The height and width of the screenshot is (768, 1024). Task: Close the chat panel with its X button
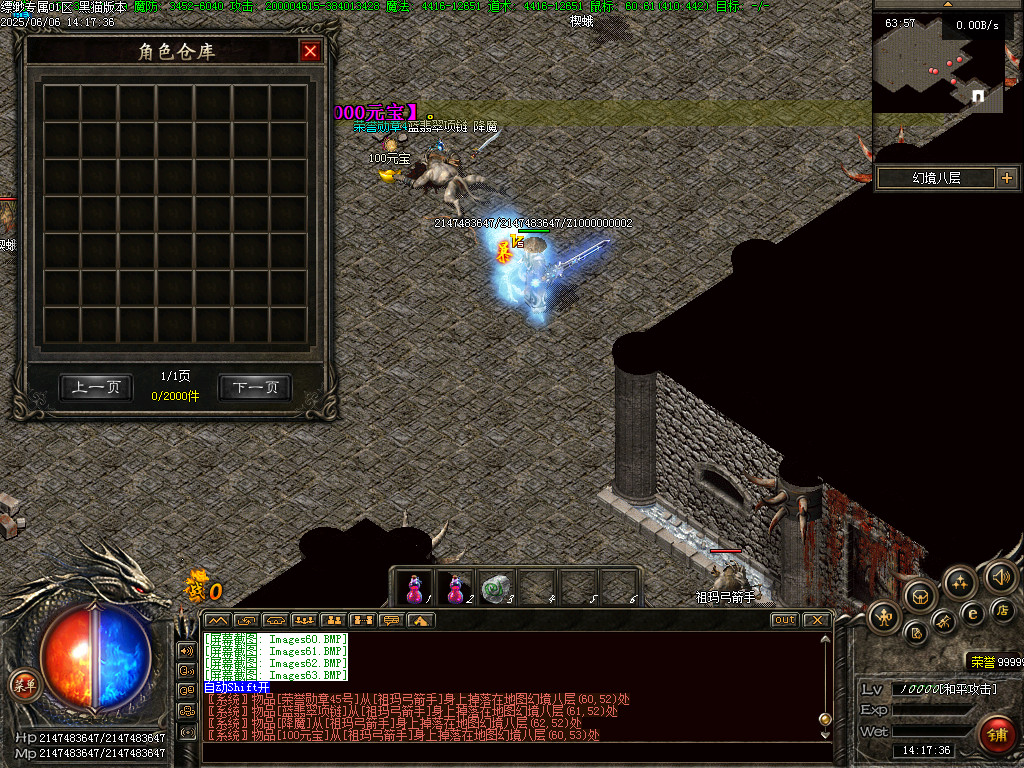(817, 620)
